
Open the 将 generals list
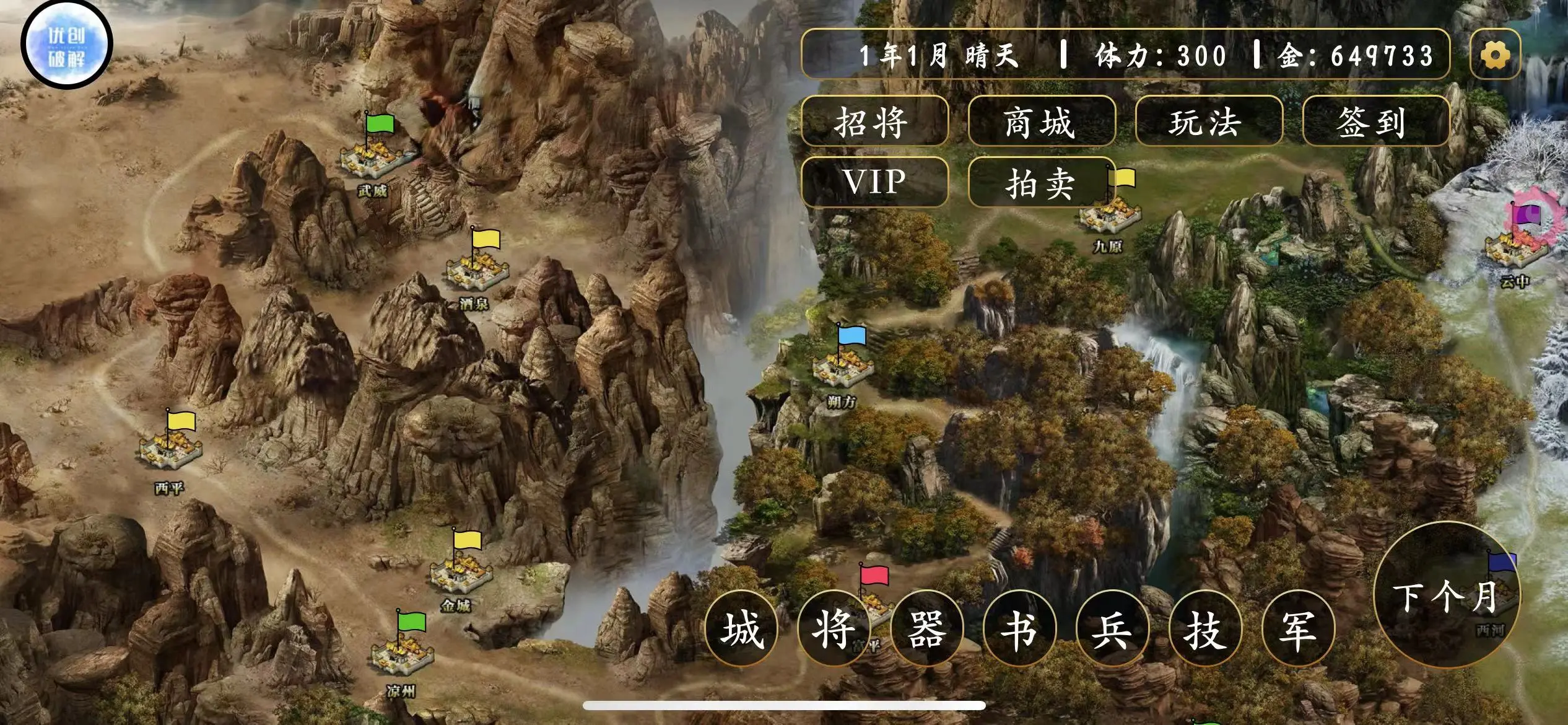tap(834, 628)
